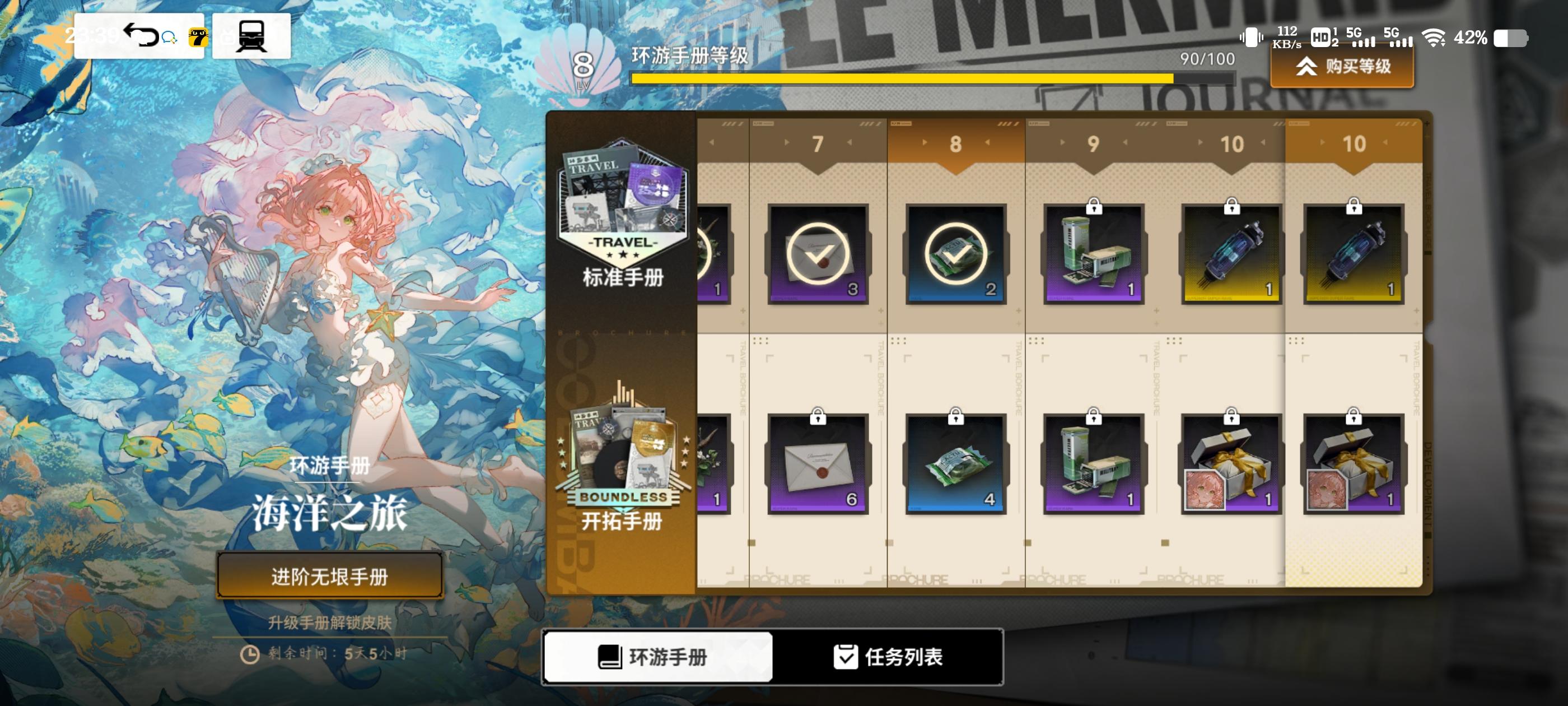Tap the seashell LV 8 level badge
This screenshot has width=1568, height=706.
(582, 67)
